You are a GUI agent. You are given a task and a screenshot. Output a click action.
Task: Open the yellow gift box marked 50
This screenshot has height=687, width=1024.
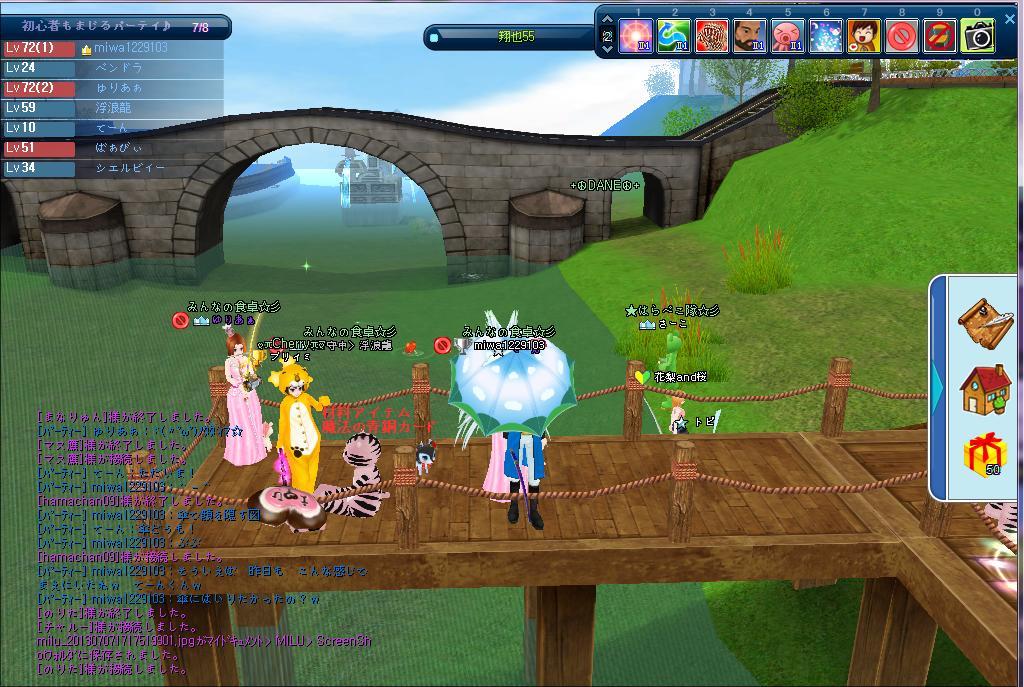coord(985,457)
